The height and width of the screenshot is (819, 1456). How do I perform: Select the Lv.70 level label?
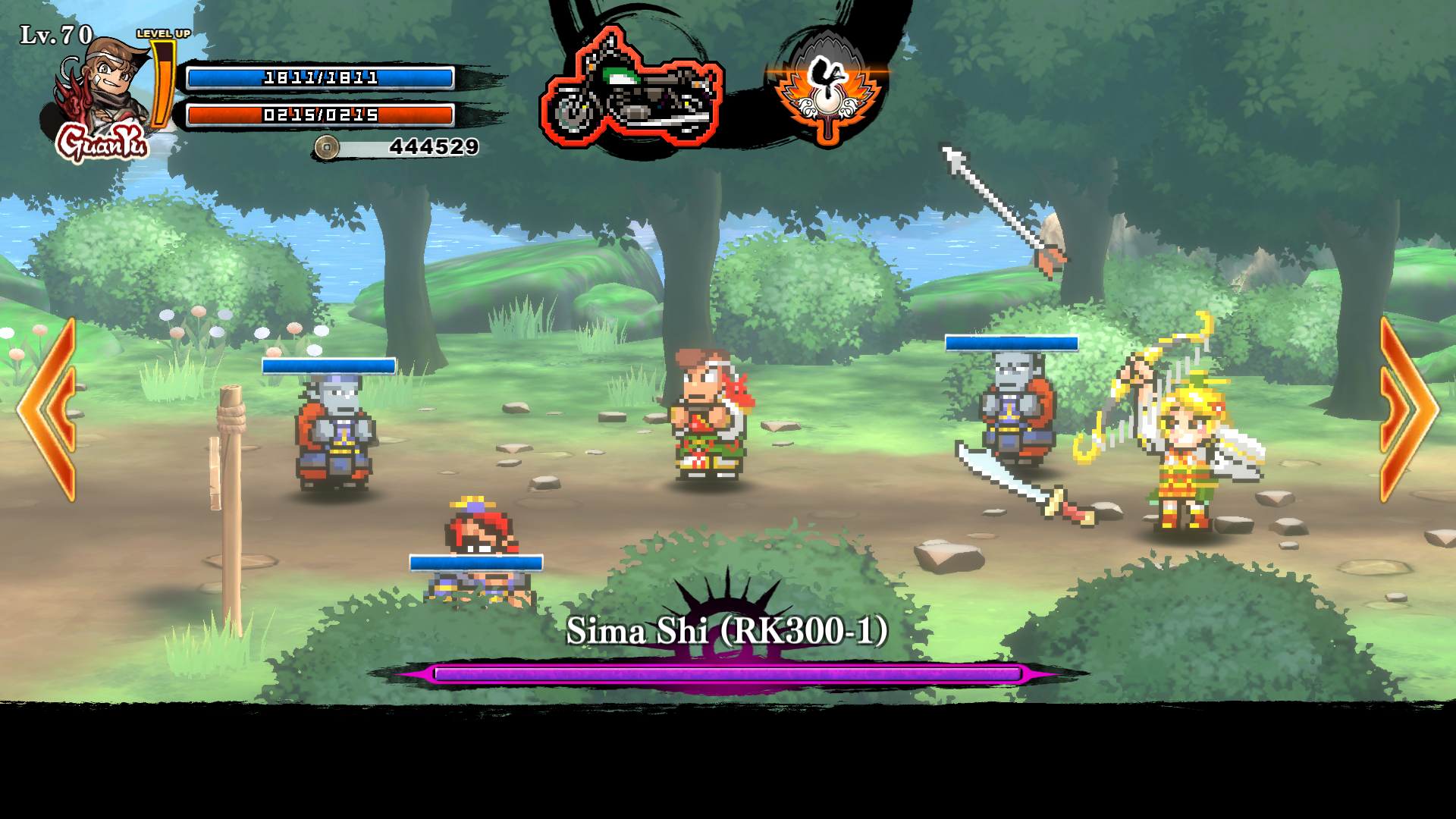point(53,34)
